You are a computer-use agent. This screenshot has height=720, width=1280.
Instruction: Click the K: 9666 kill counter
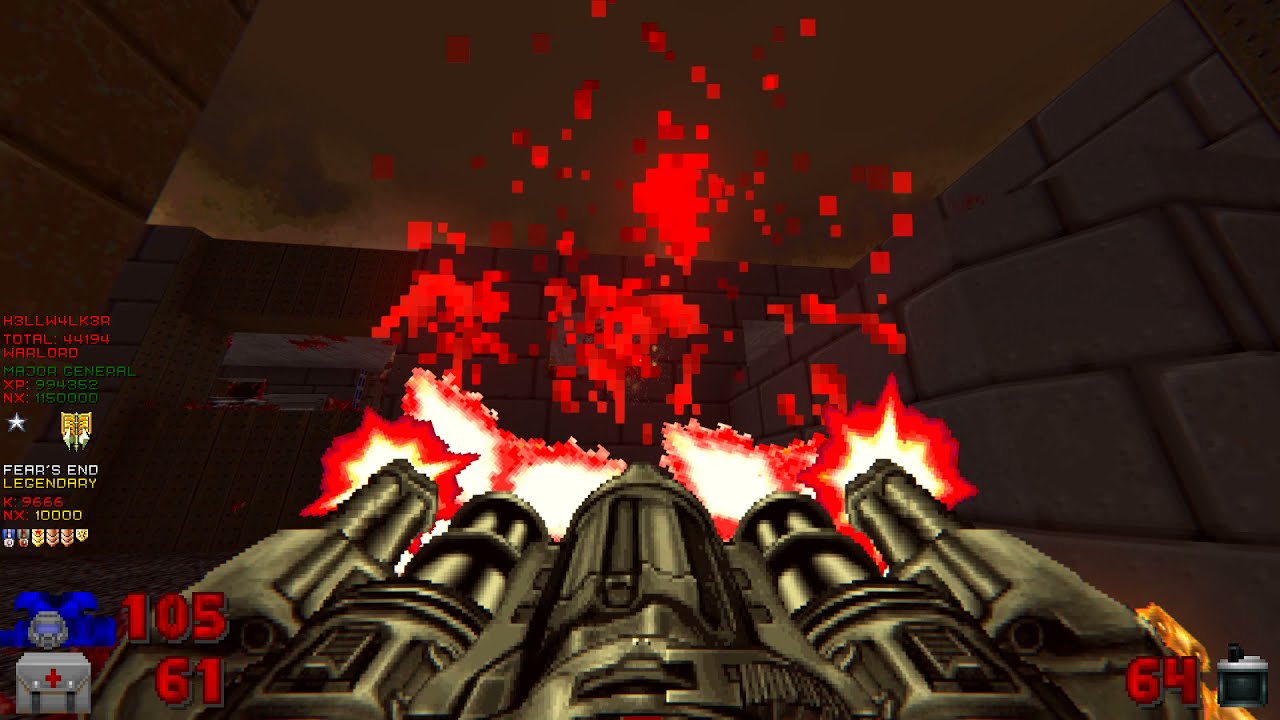coord(32,502)
